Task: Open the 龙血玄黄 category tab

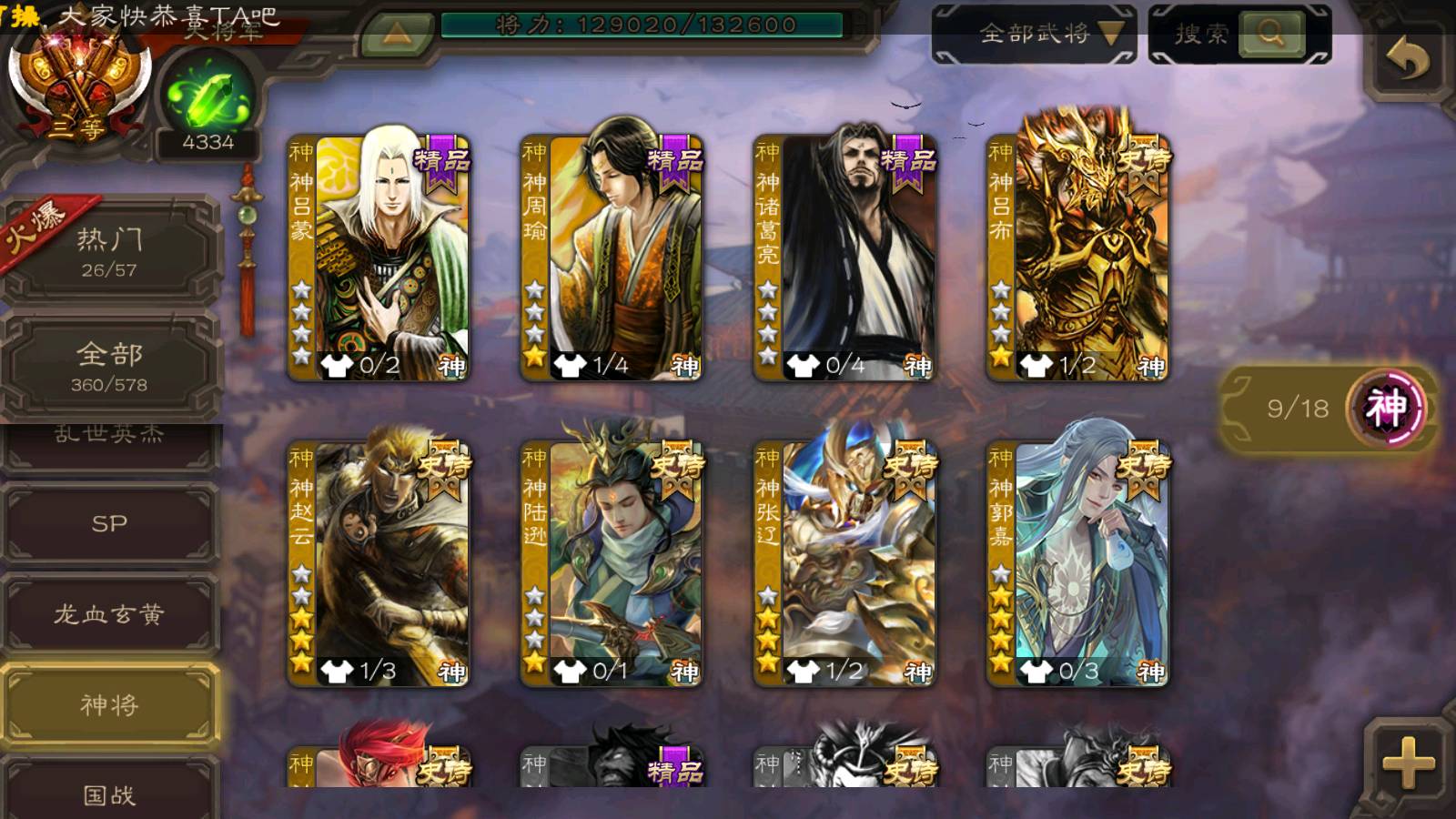Action: coord(109,614)
